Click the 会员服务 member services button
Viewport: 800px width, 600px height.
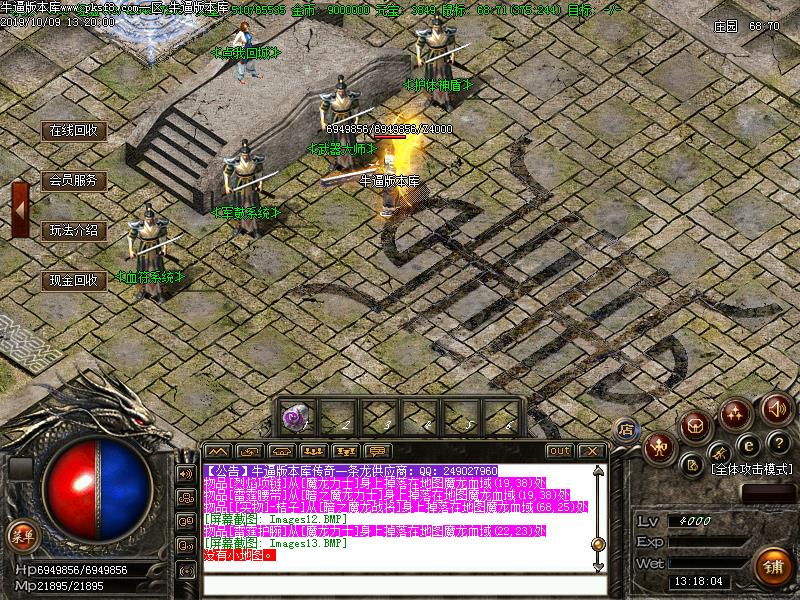point(74,181)
